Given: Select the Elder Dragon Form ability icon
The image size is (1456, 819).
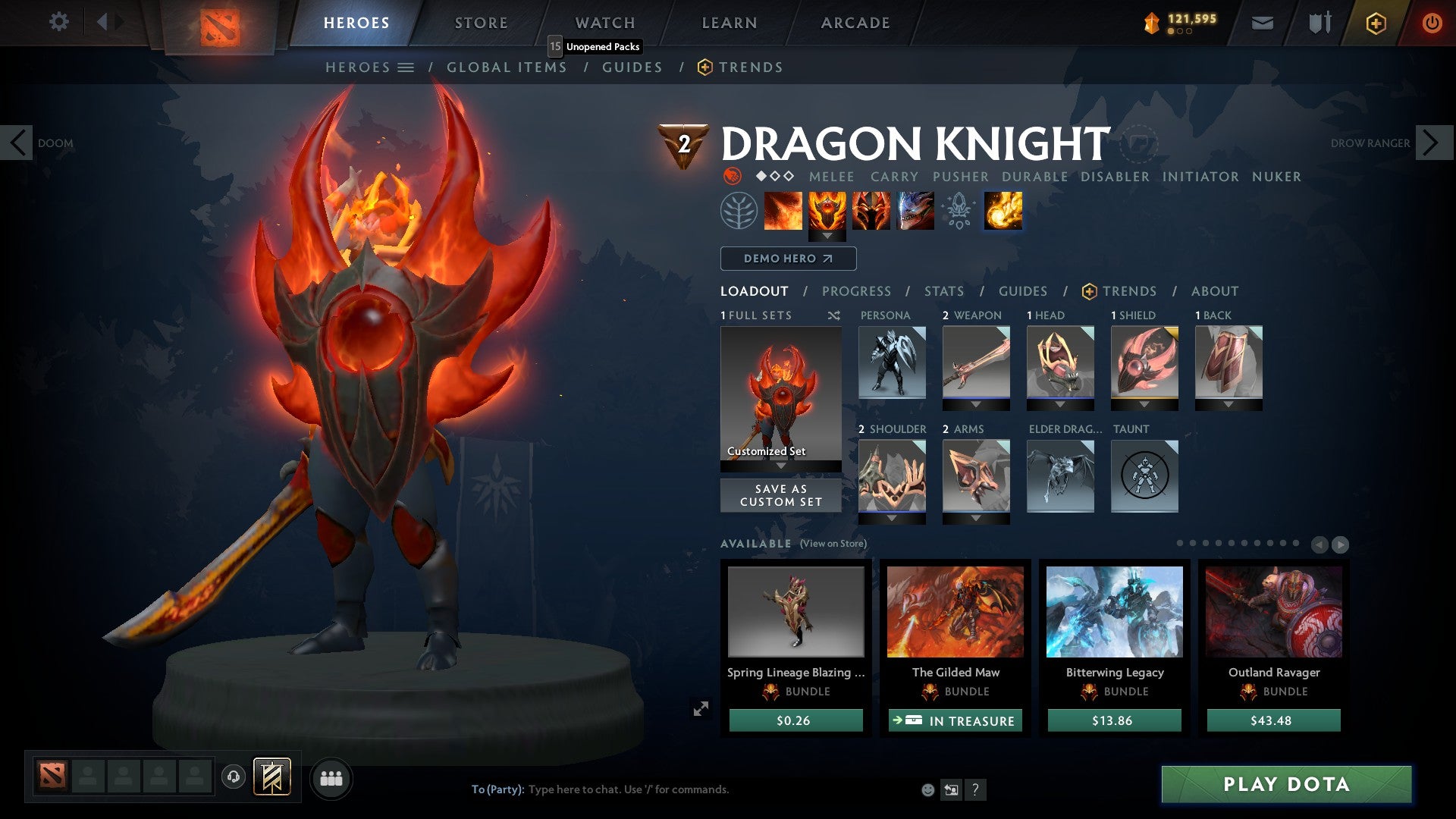Looking at the screenshot, I should (x=915, y=211).
